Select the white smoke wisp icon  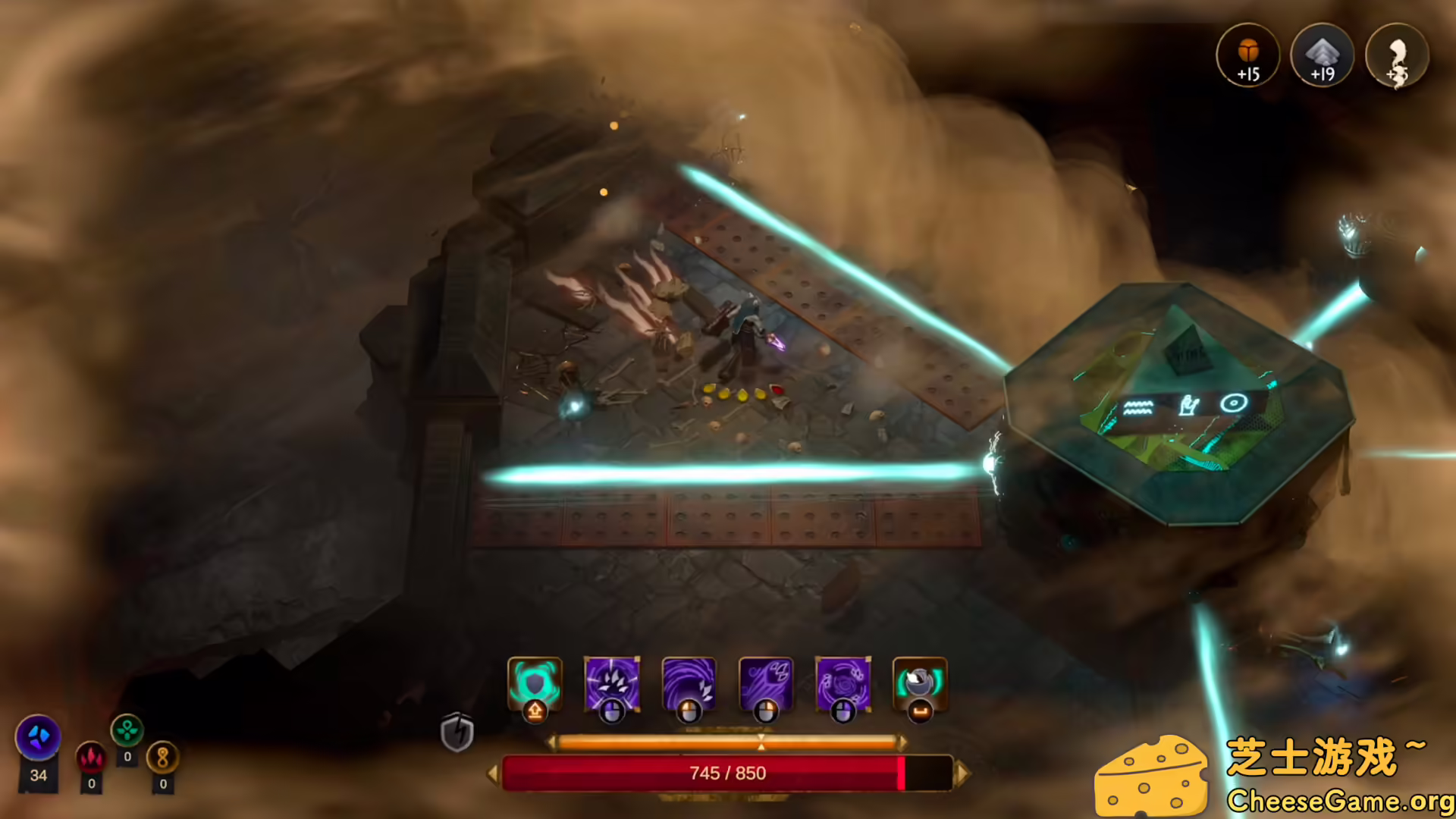coord(1397,55)
